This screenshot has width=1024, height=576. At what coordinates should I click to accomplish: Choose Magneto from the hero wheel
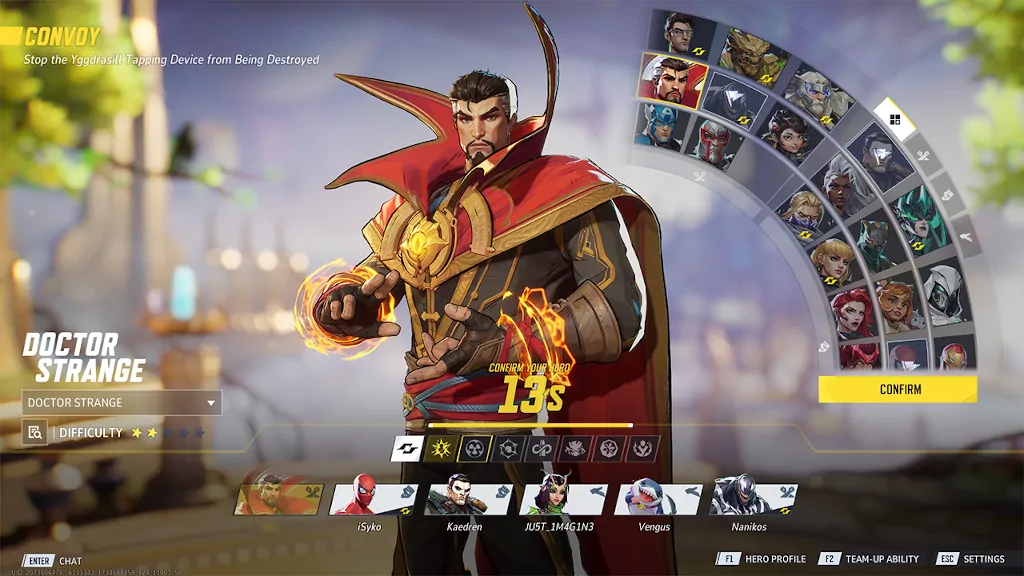(x=714, y=142)
